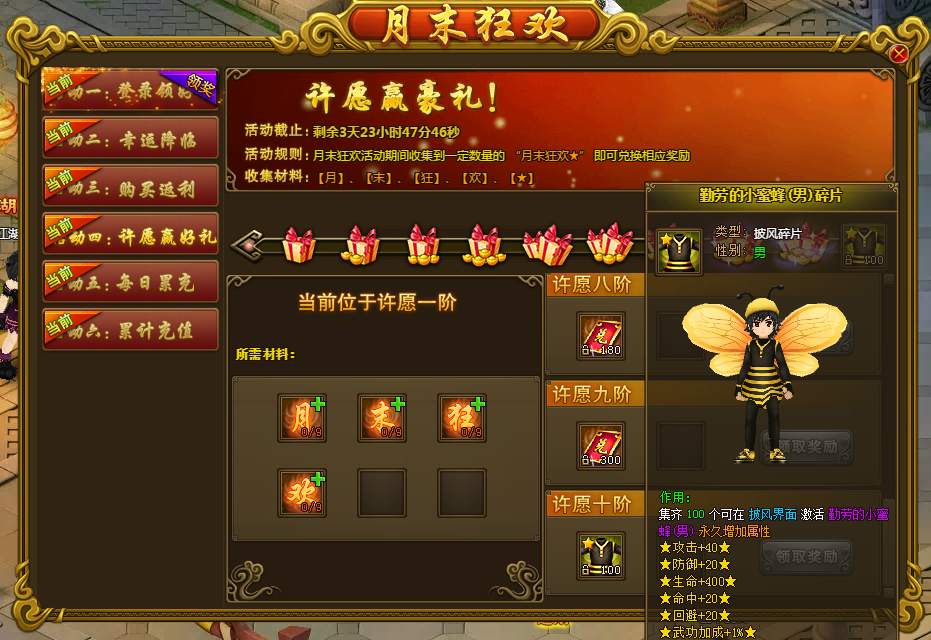931x640 pixels.
Task: Select the 许愿九阶 red envelope reward icon
Action: point(601,445)
